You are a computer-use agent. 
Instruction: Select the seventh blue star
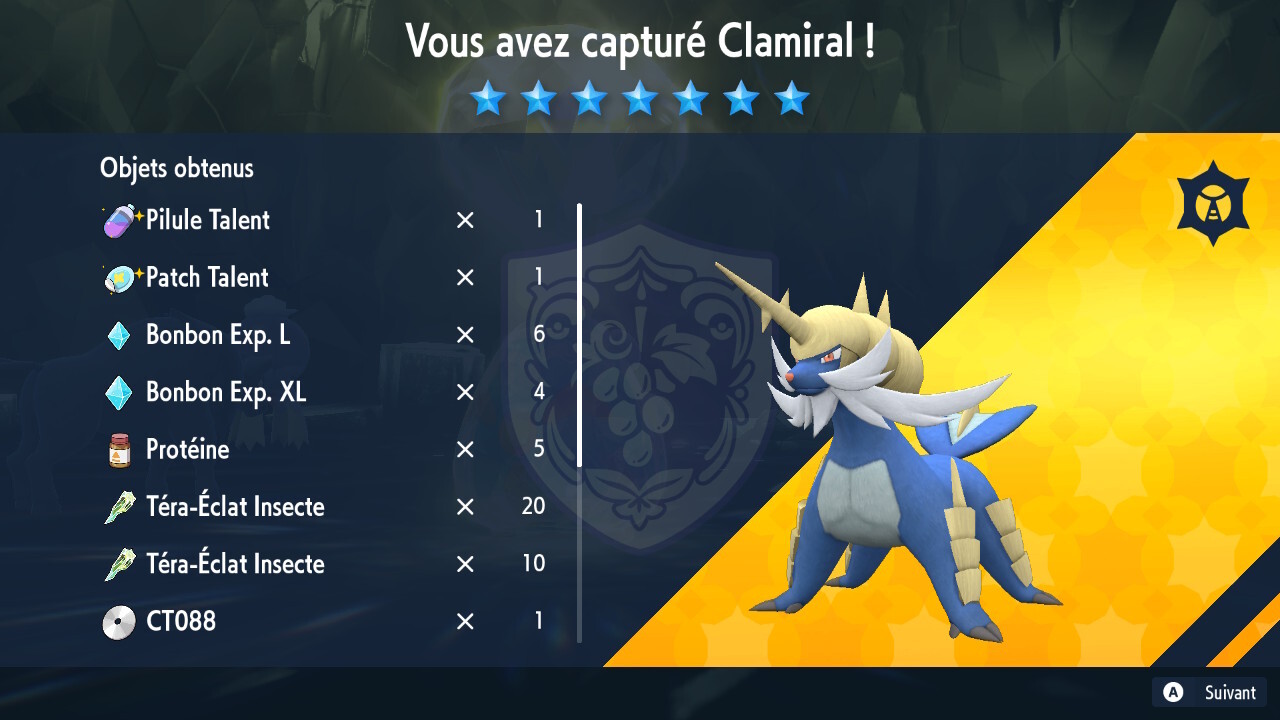(791, 98)
